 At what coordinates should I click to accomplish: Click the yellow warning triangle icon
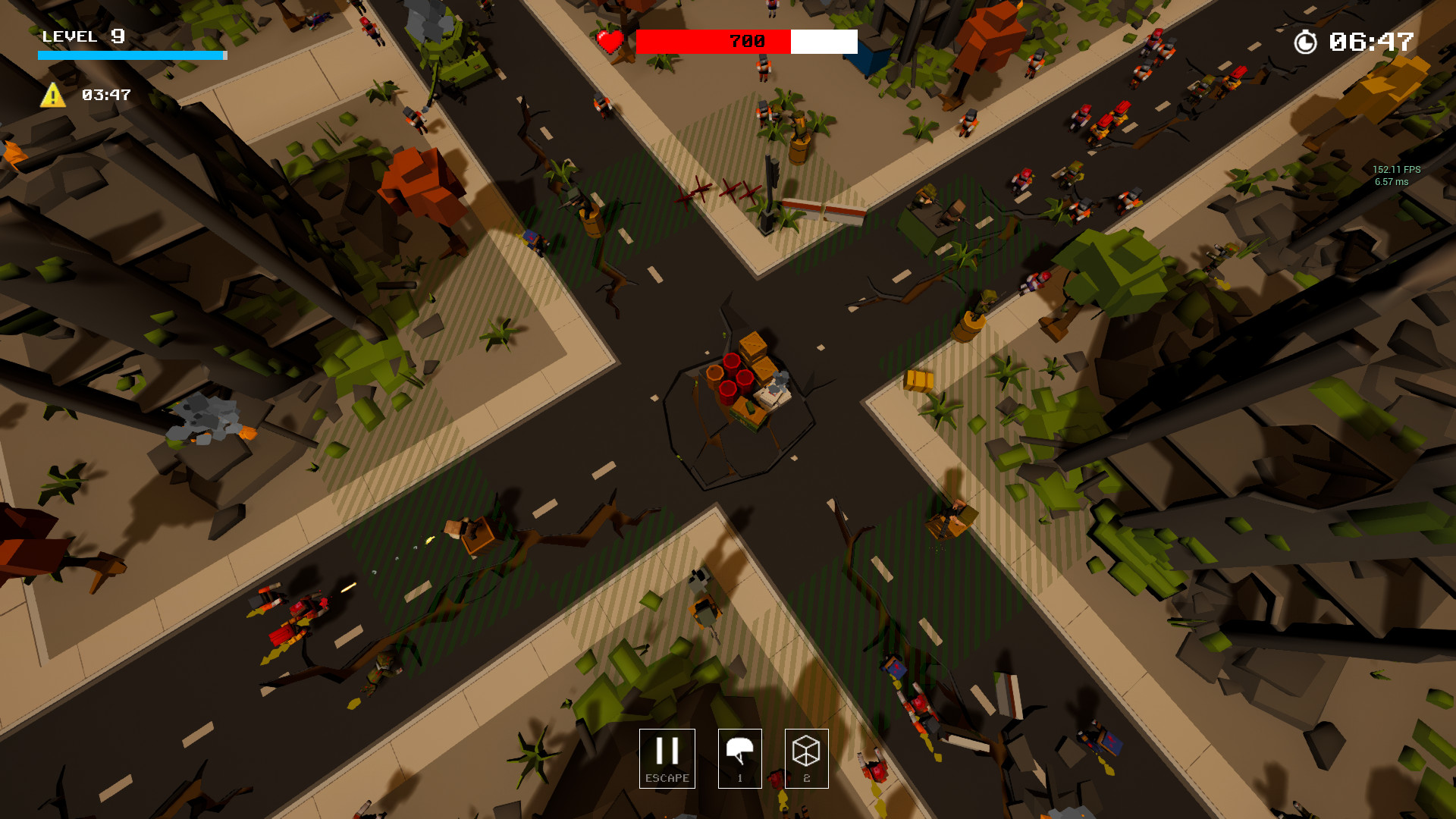pyautogui.click(x=52, y=96)
